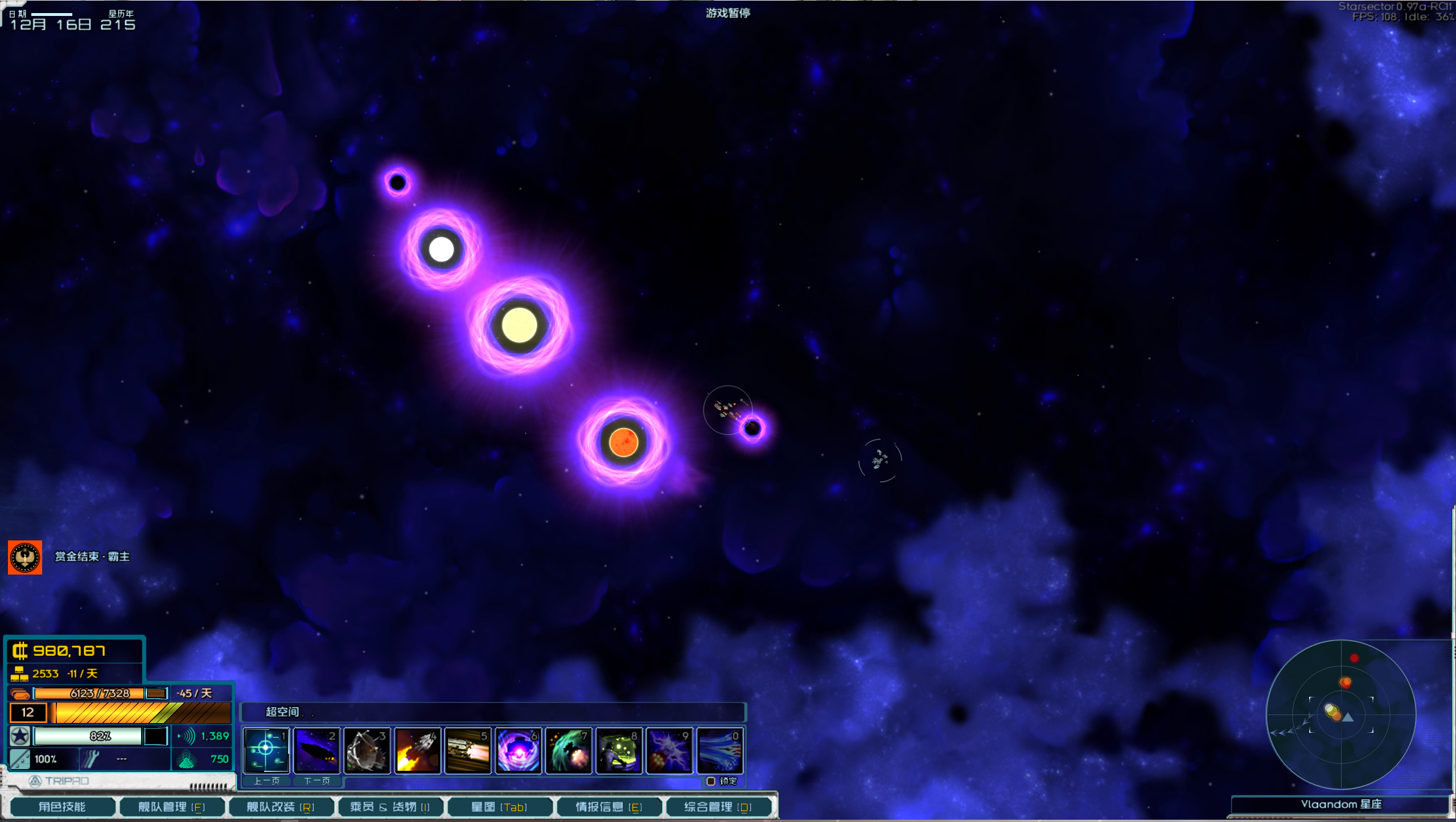The height and width of the screenshot is (822, 1456).
Task: Activate the green wave ability in slot 7
Action: 569,750
